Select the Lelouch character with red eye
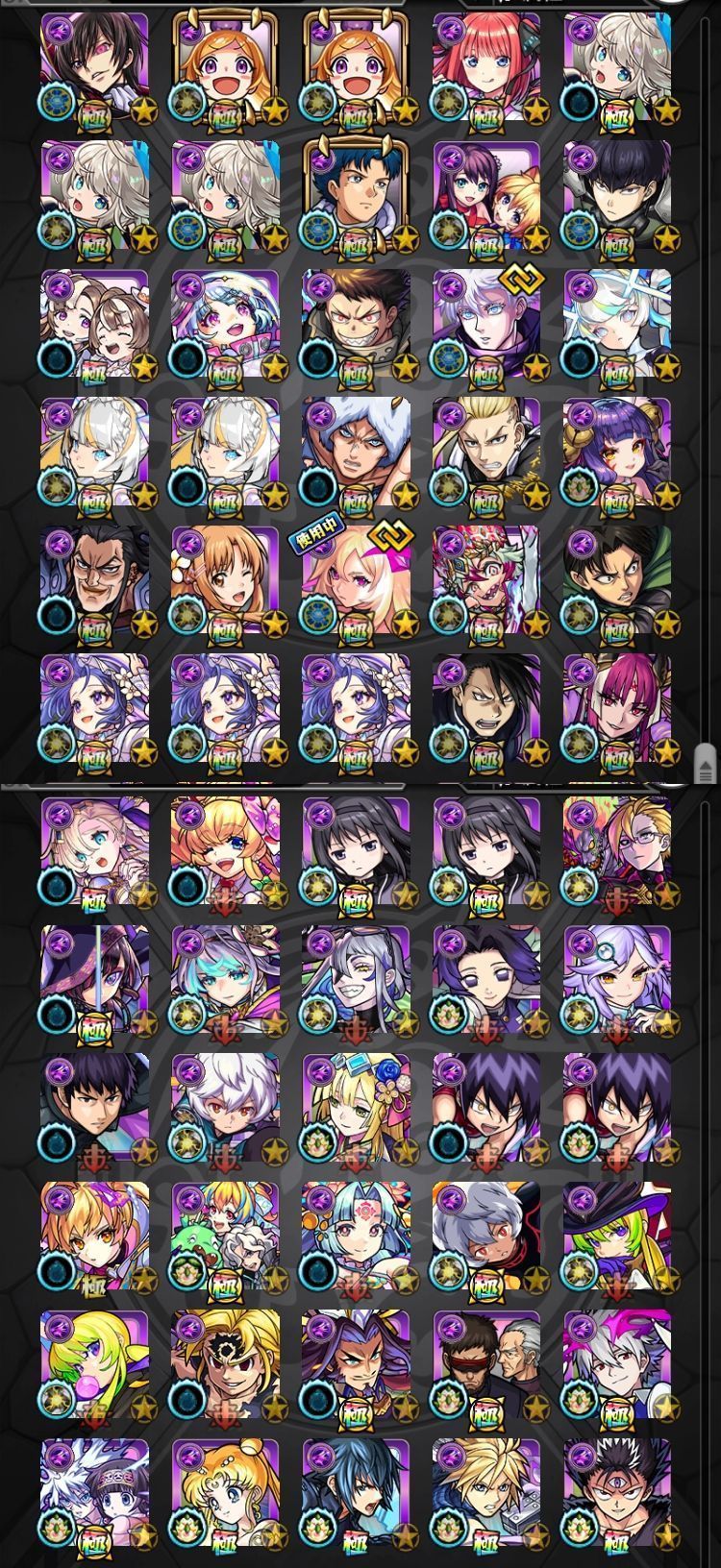This screenshot has width=721, height=1568. click(x=94, y=67)
